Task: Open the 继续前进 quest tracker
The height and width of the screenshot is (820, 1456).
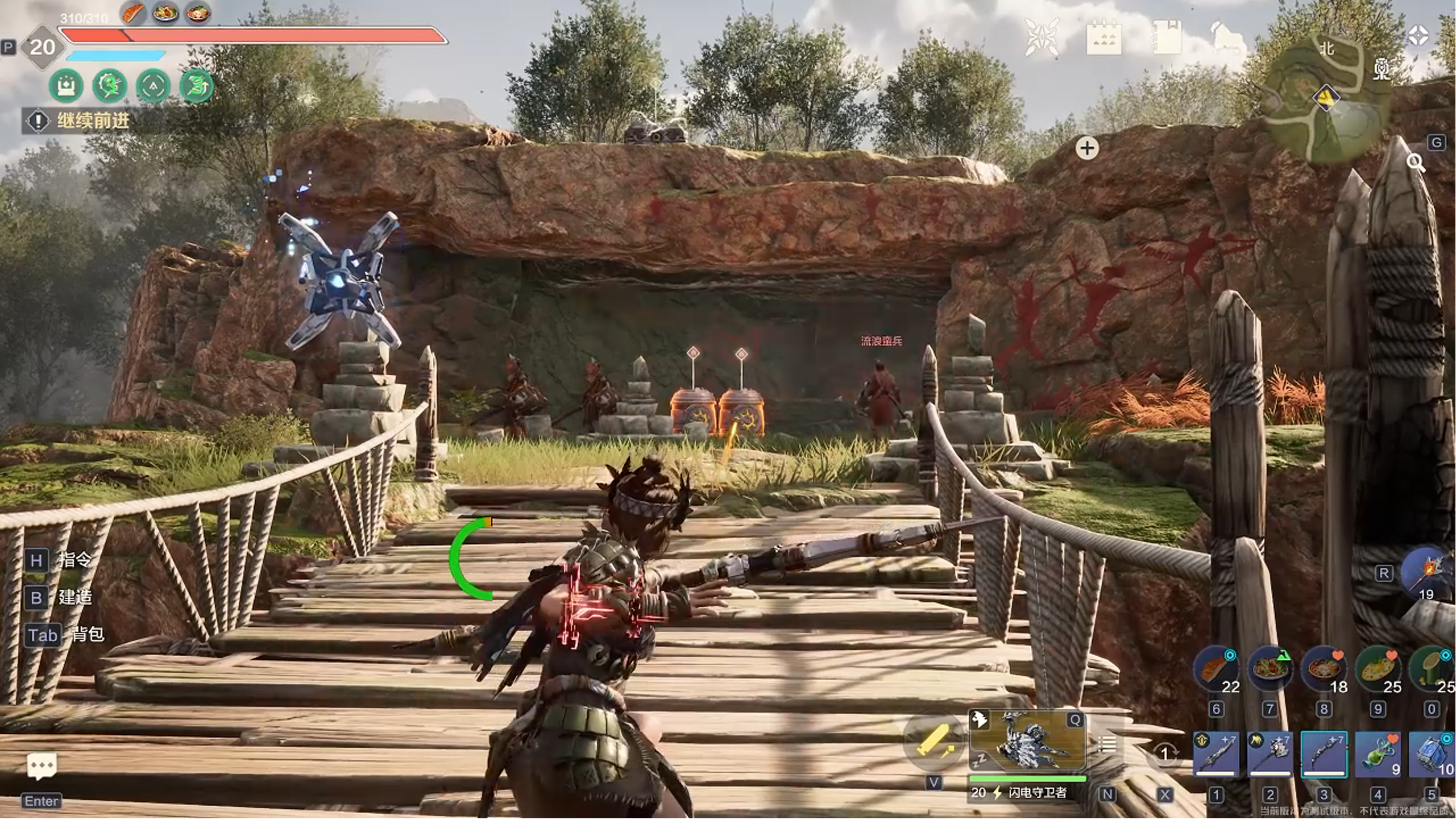Action: (x=91, y=121)
